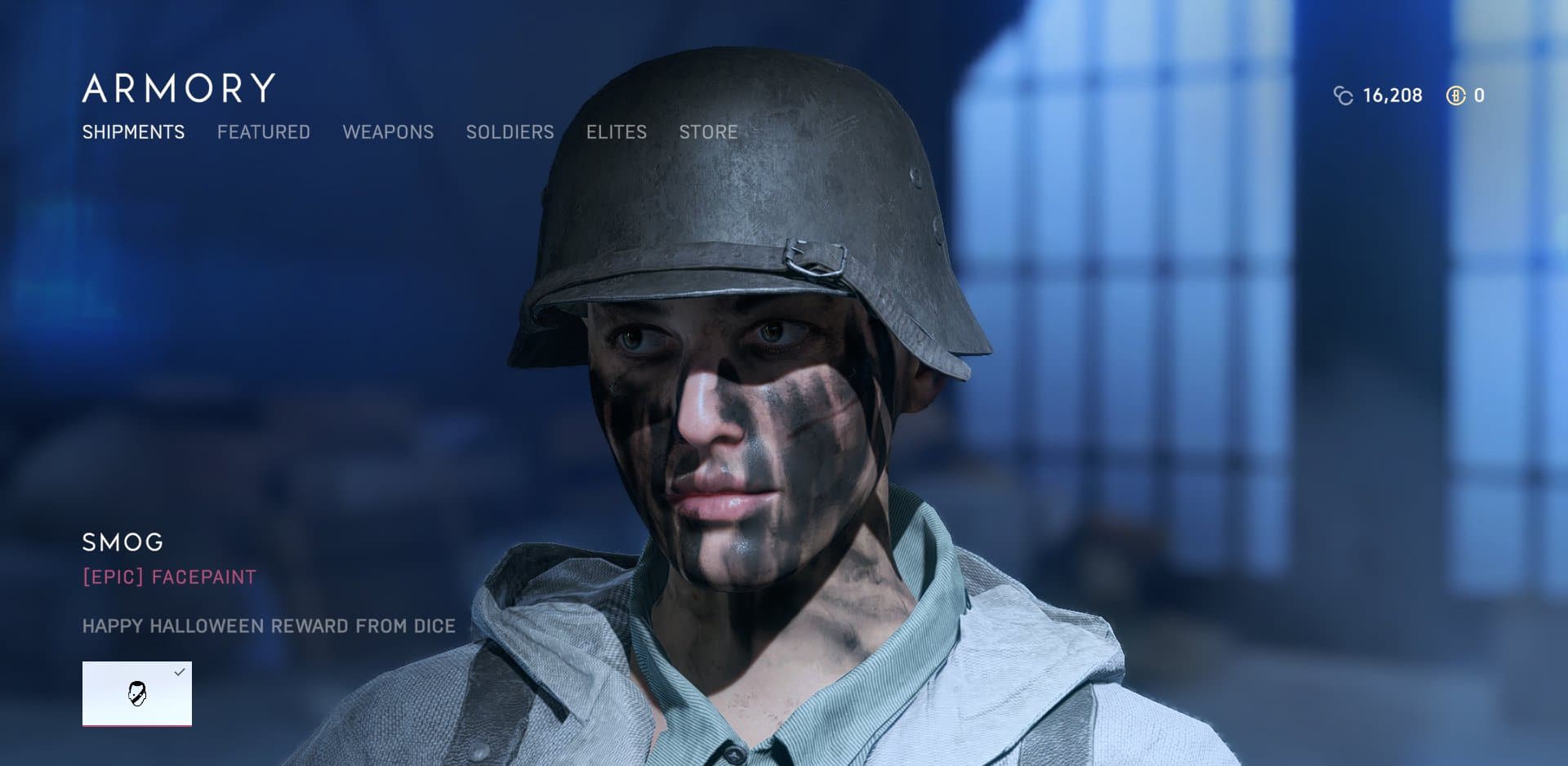The height and width of the screenshot is (766, 1568).
Task: Select the Smog facepaint thumbnail
Action: pyautogui.click(x=137, y=693)
